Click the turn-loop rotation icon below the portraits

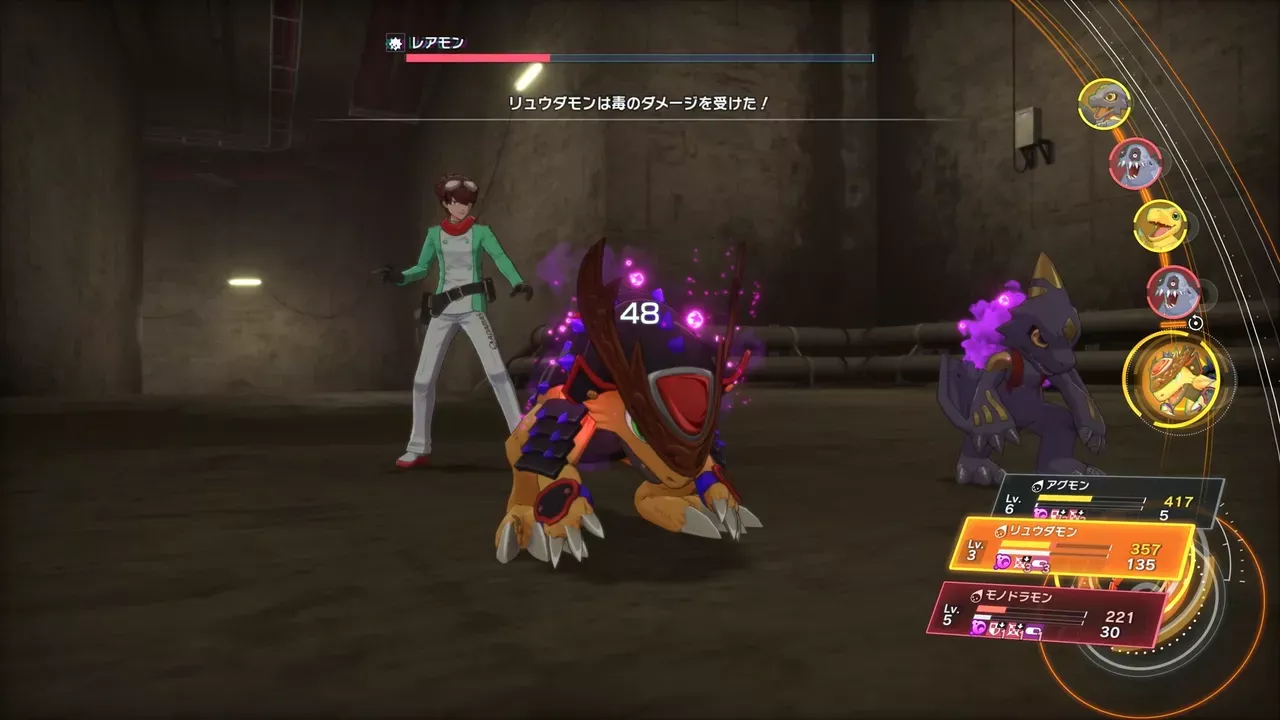pyautogui.click(x=1196, y=321)
